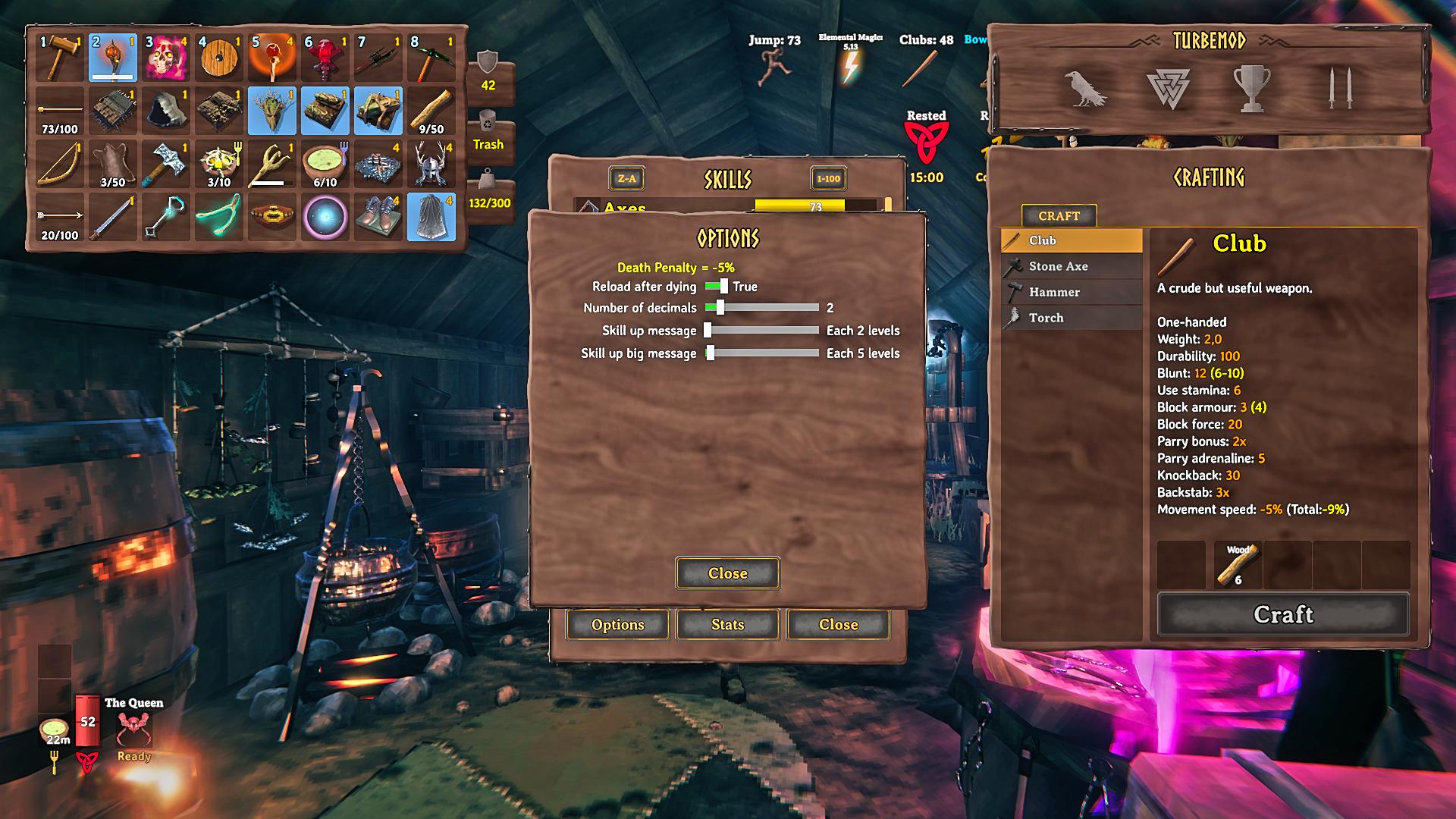Screen dimensions: 1456x819
Task: Toggle Reload after dying
Action: tap(717, 287)
